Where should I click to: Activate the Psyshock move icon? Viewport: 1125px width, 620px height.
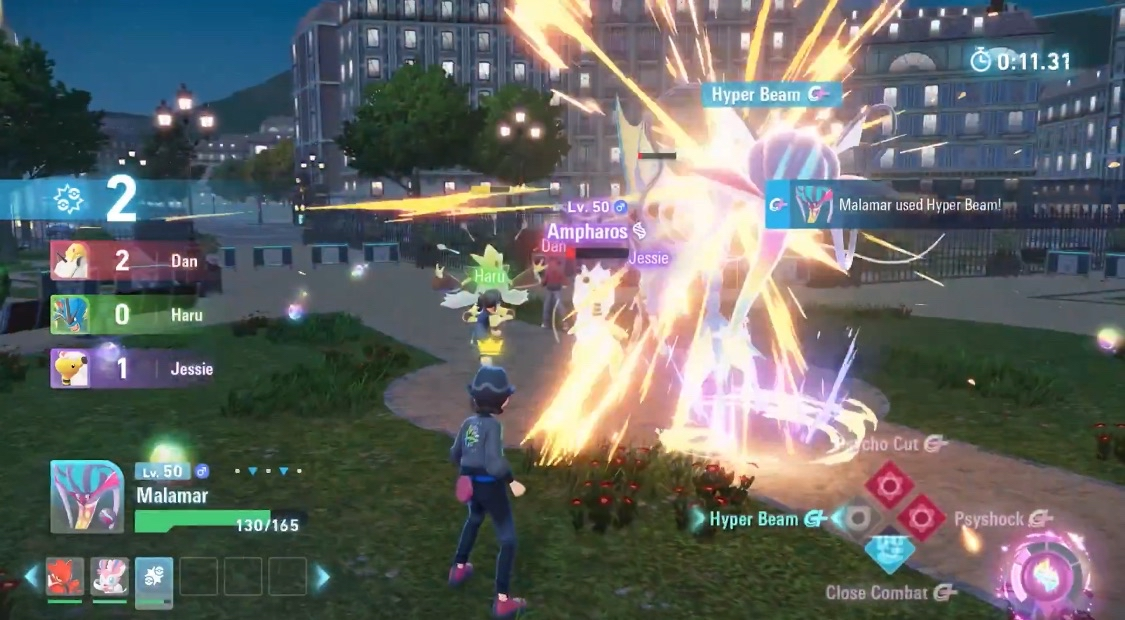coord(920,518)
